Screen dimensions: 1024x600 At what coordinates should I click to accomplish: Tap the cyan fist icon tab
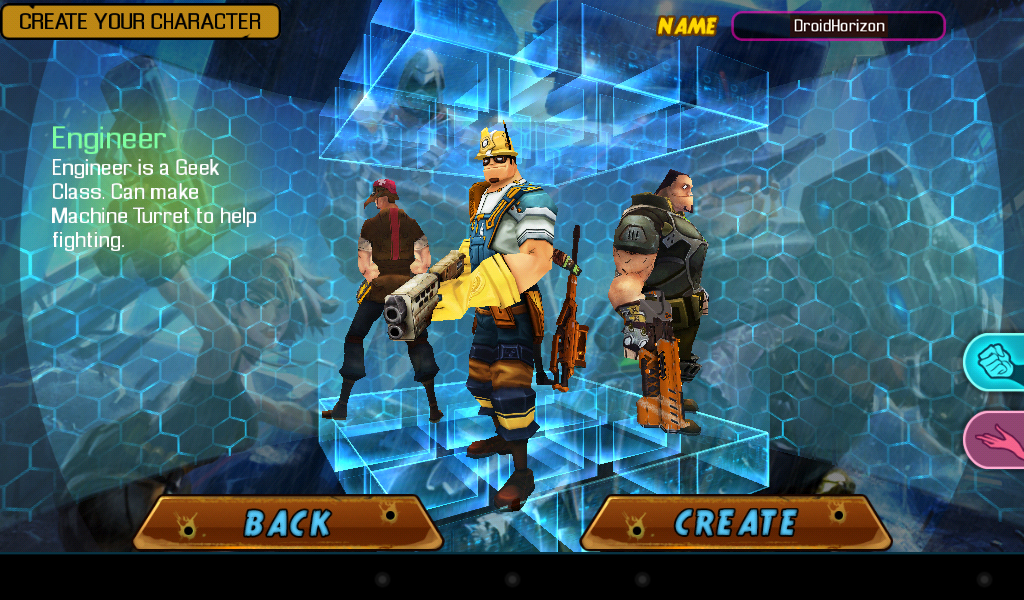(x=996, y=362)
